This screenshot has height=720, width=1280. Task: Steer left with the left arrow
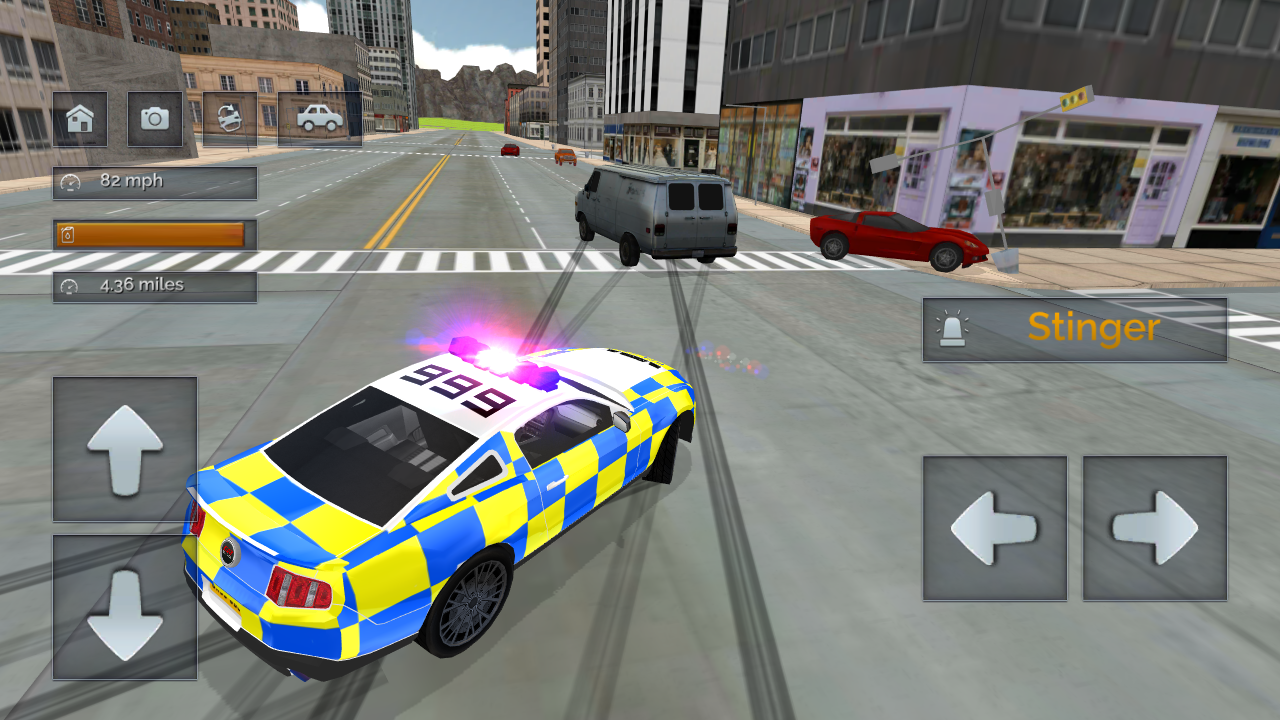[x=994, y=527]
